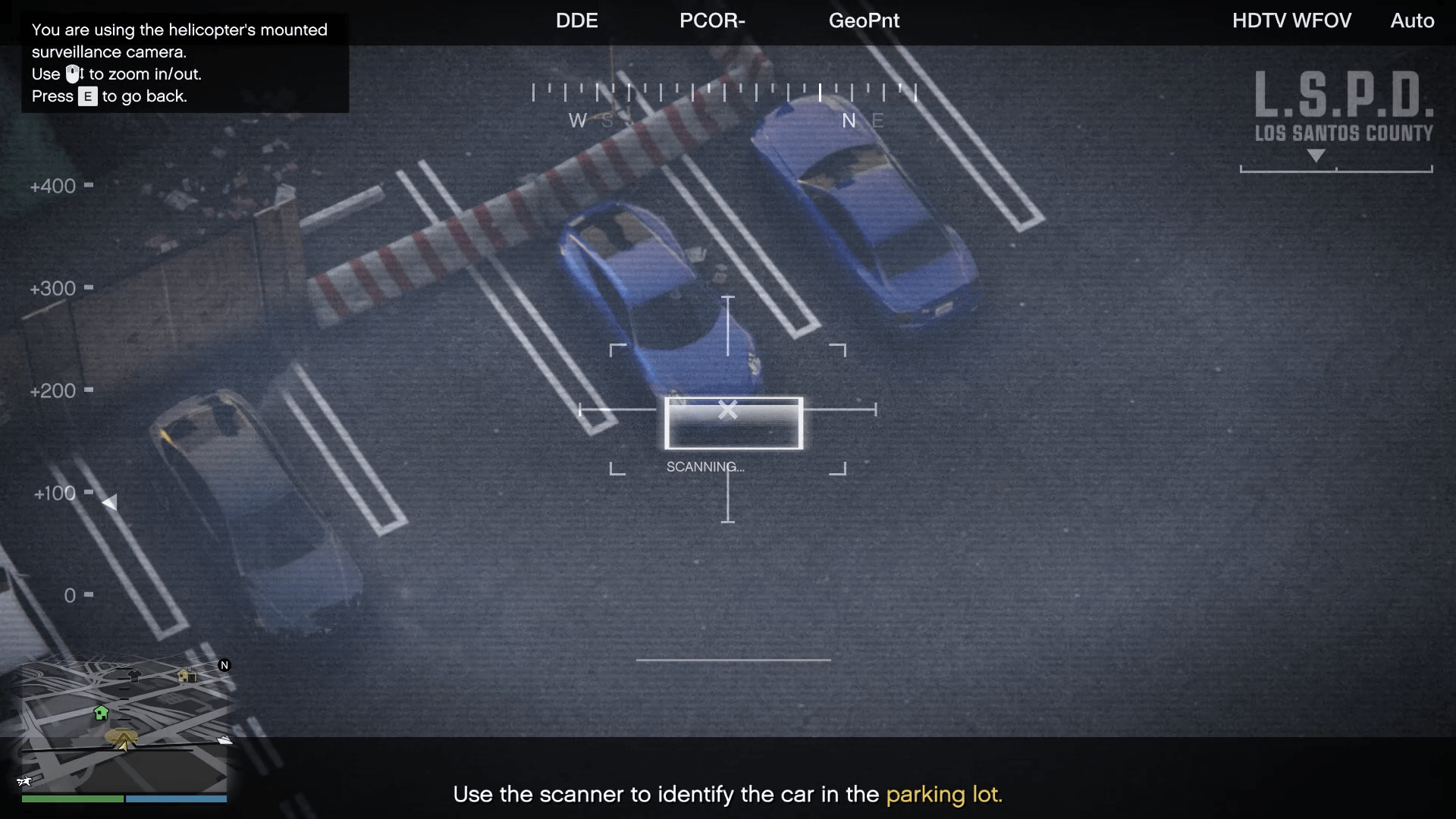Expand the arrow below the LSPD logo
This screenshot has width=1456, height=819.
[1317, 156]
